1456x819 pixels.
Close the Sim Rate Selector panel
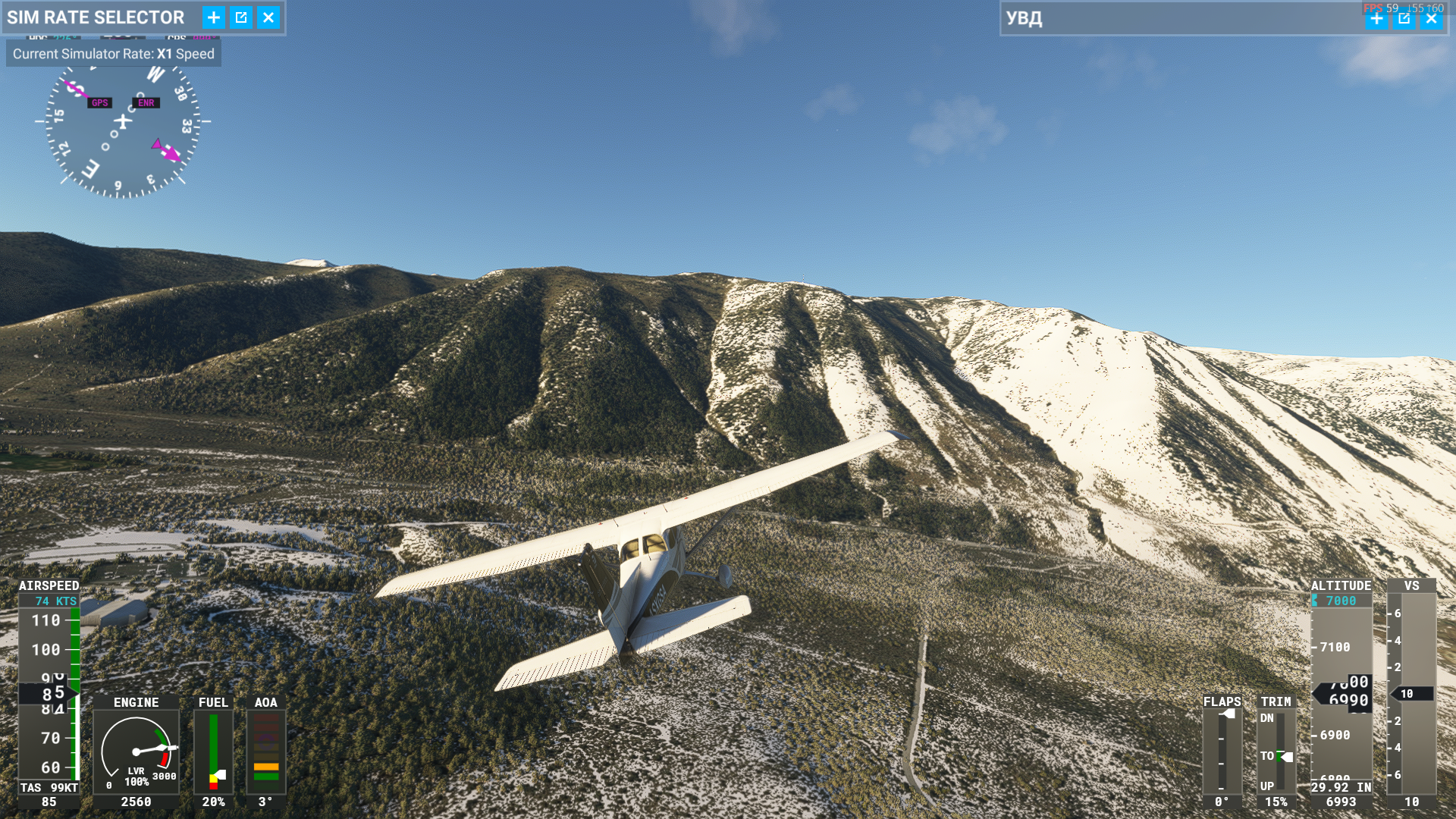pos(268,17)
